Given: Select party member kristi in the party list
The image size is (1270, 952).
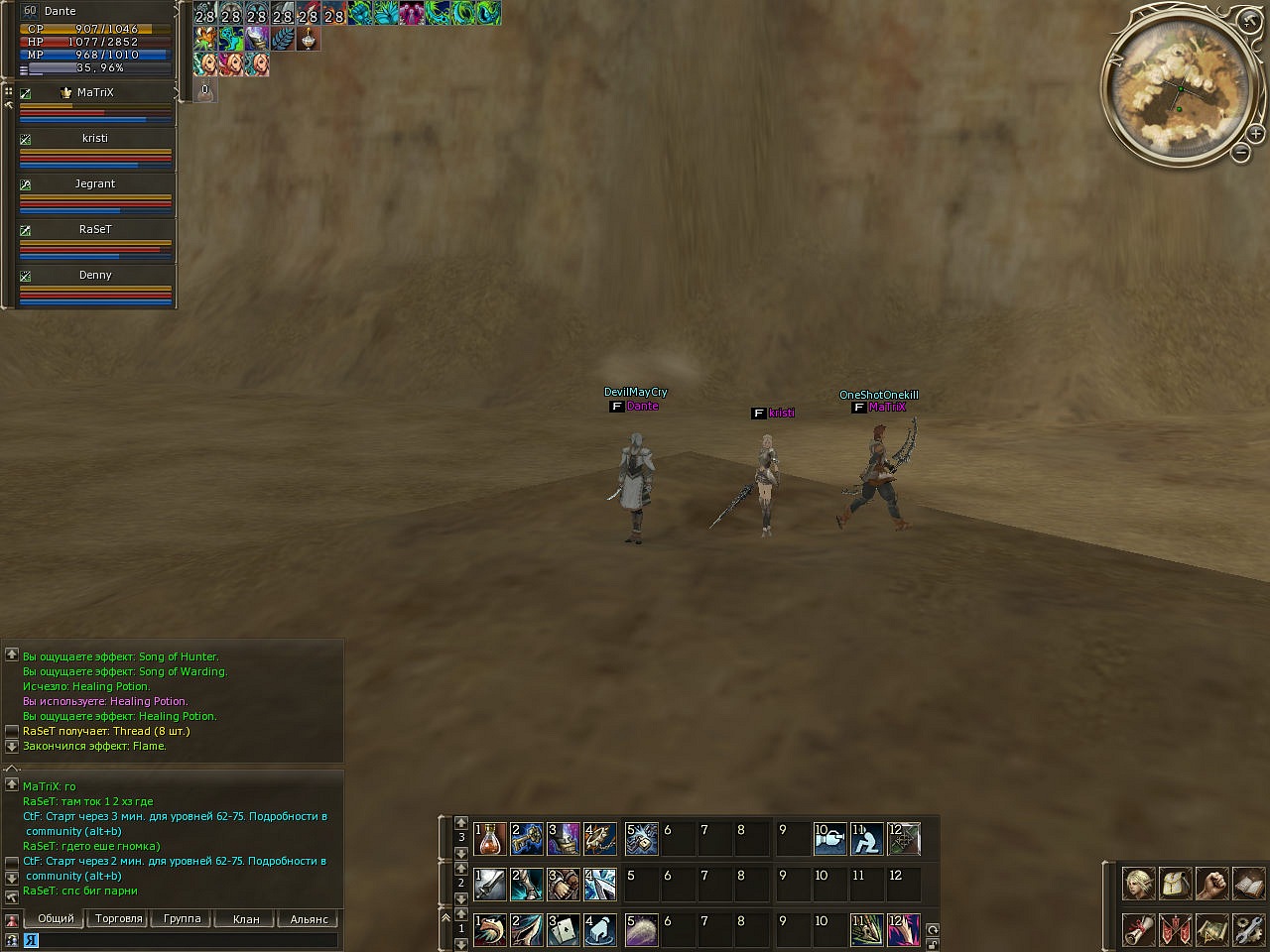Looking at the screenshot, I should click(x=95, y=139).
